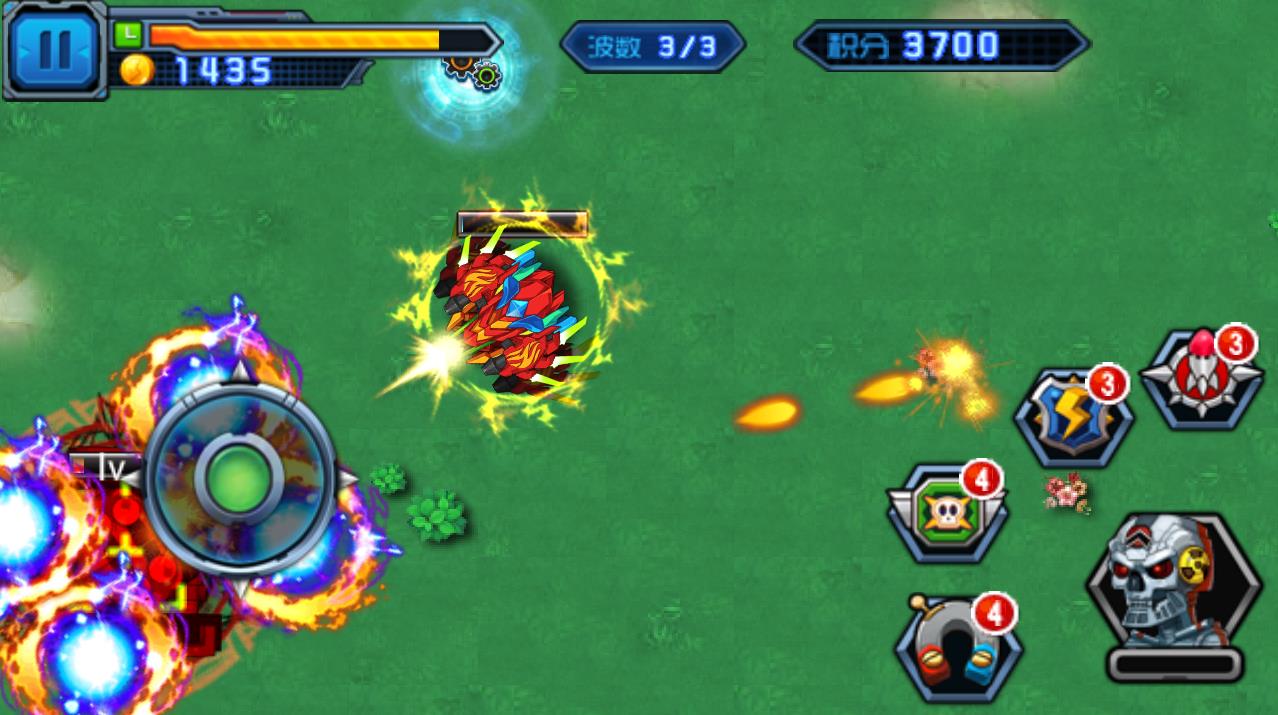Use the lightning shield ability
Viewport: 1278px width, 715px height.
(x=1073, y=419)
